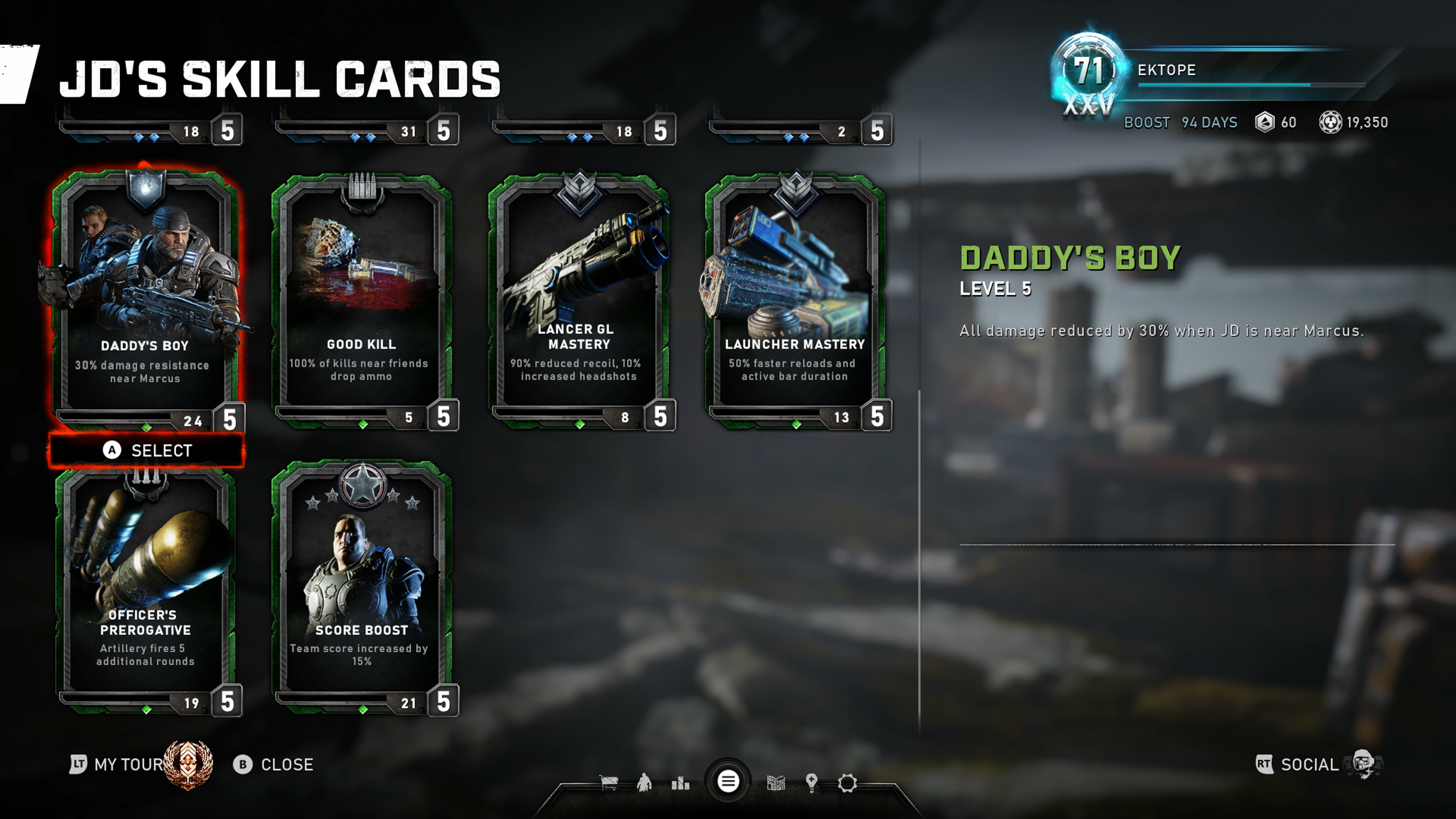Open settings via the gear icon
This screenshot has height=819, width=1456.
(847, 783)
